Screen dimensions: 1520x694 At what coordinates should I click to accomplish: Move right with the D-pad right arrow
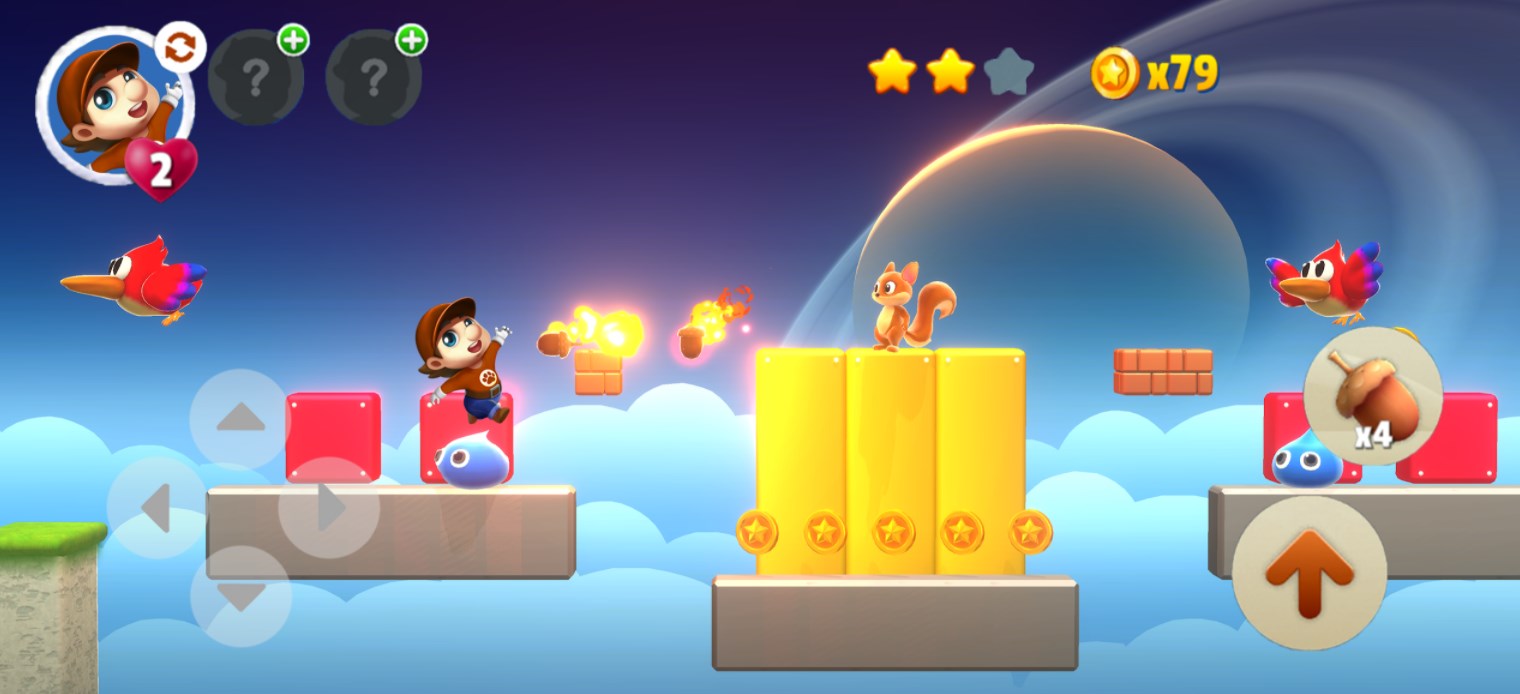point(328,508)
